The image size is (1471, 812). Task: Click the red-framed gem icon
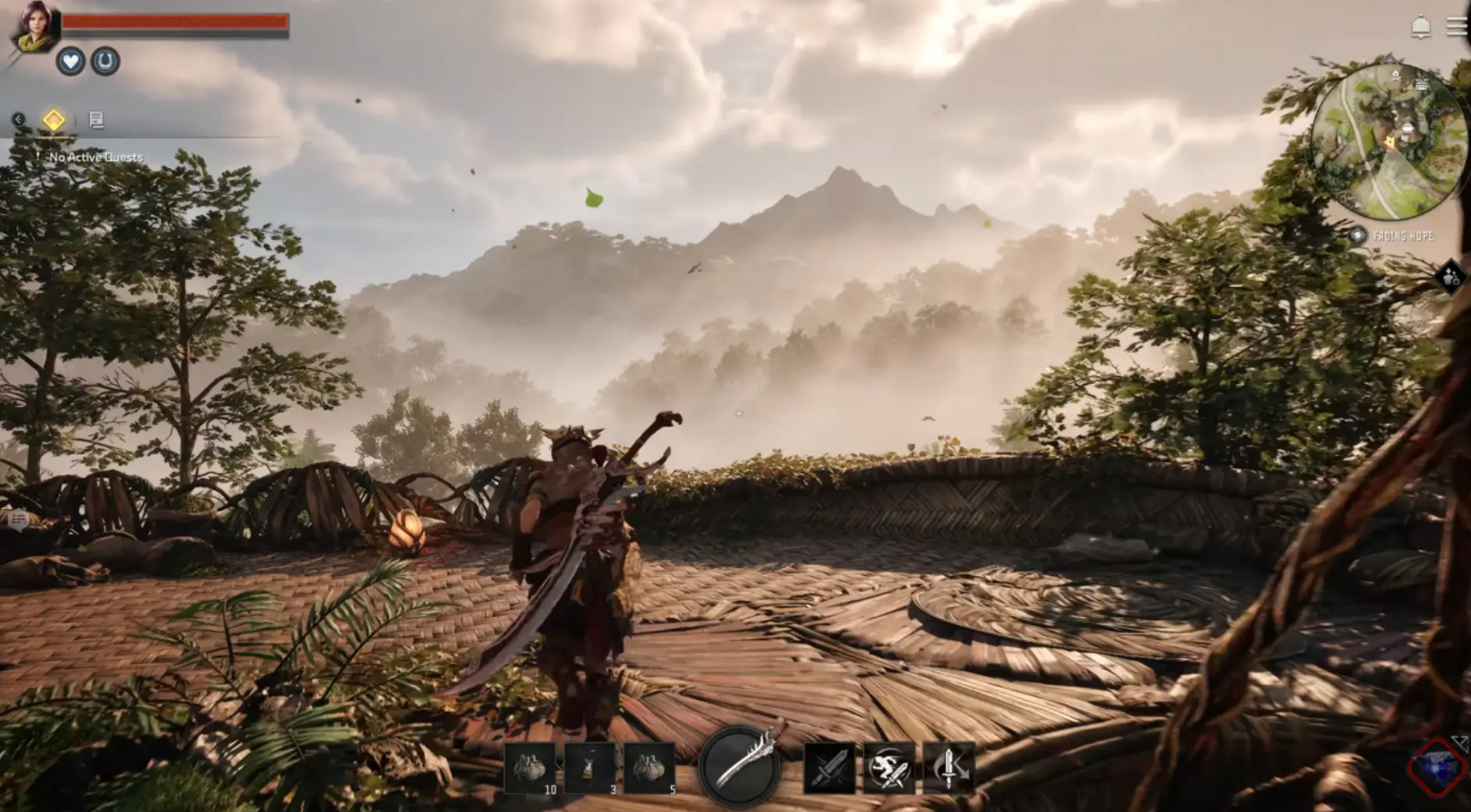(x=1438, y=767)
